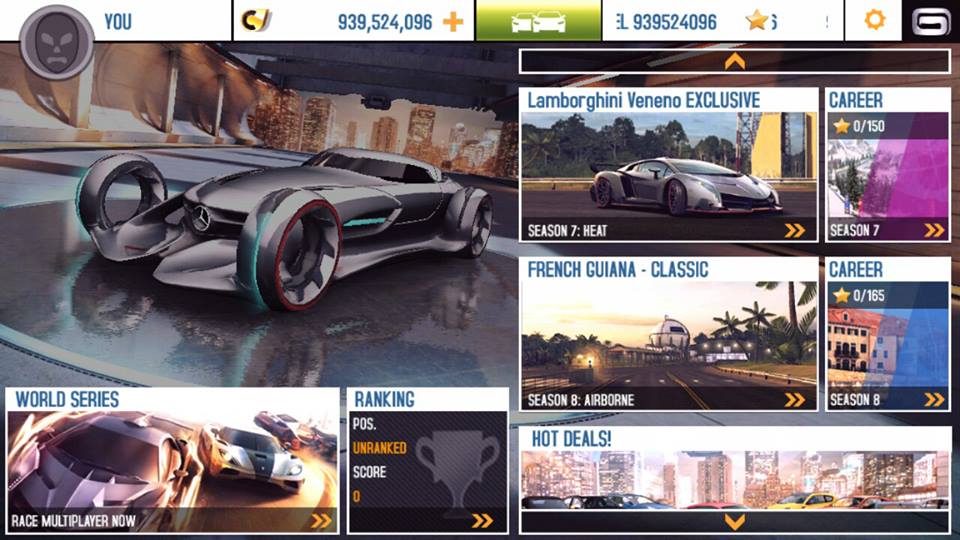Open the Lamborghini Veneno EXCLUSIVE event
960x540 pixels.
pyautogui.click(x=668, y=166)
